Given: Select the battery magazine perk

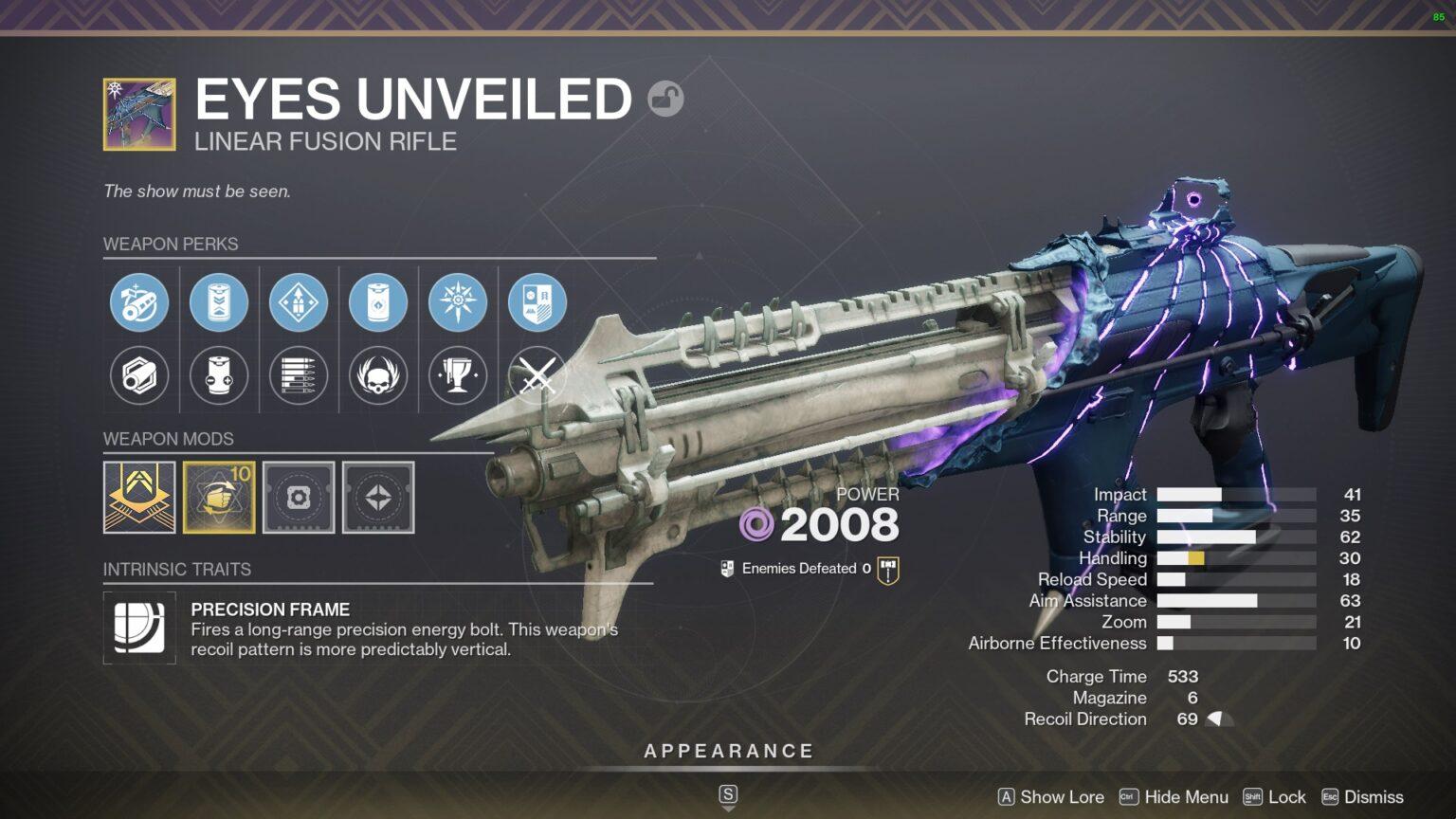Looking at the screenshot, I should (219, 301).
